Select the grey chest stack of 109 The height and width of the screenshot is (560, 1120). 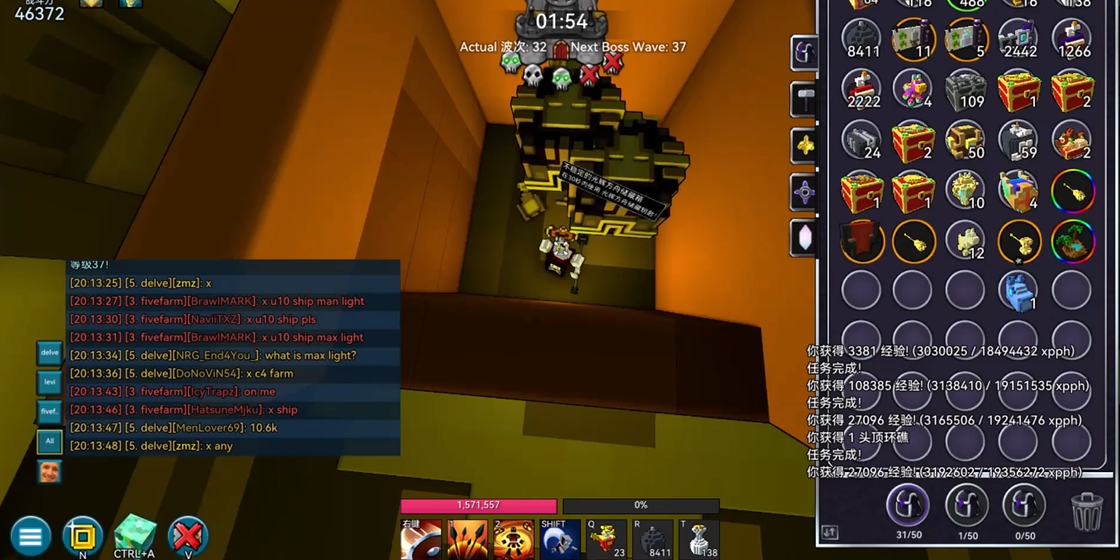coord(965,90)
